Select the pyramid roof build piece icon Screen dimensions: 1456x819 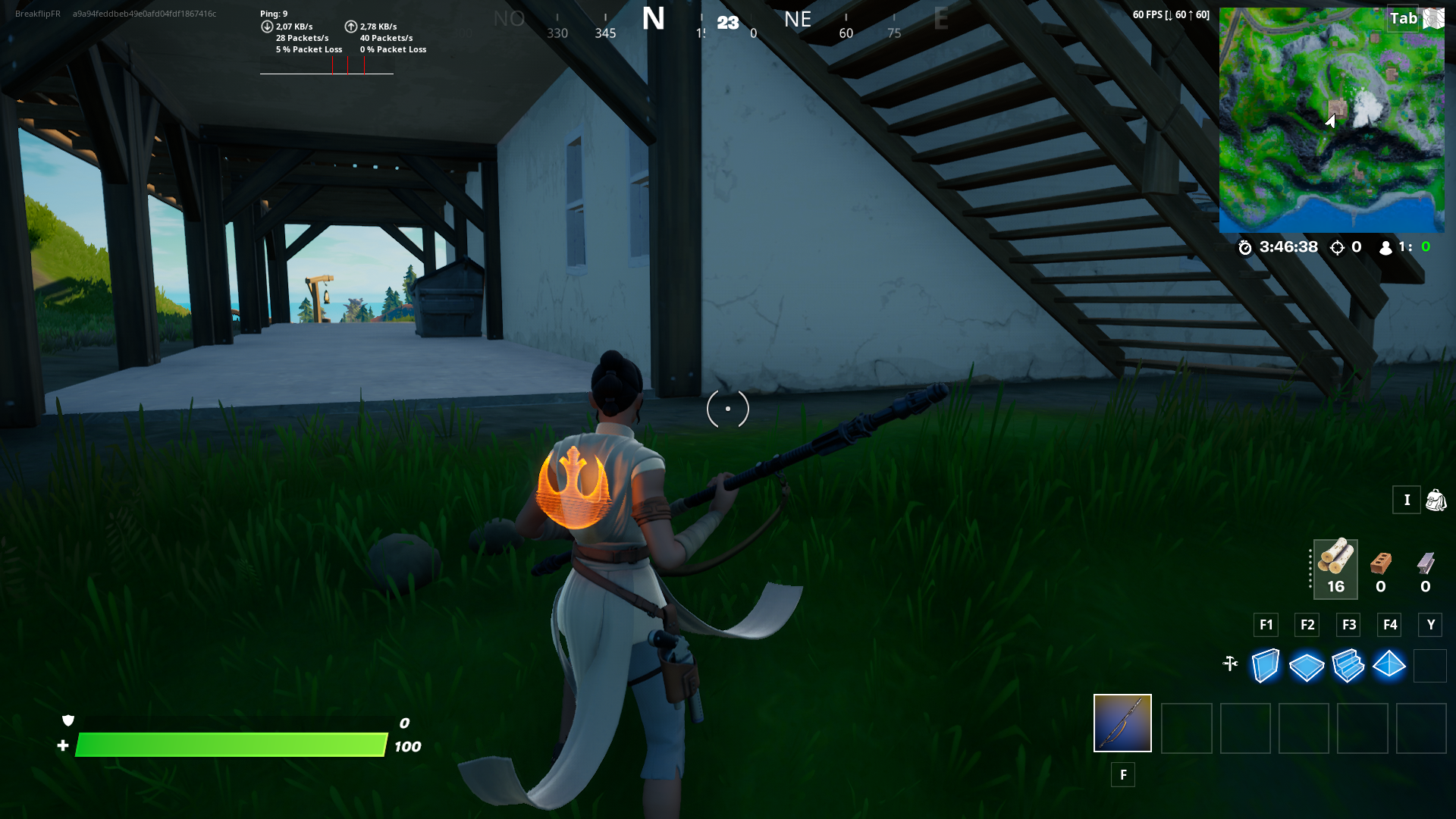pyautogui.click(x=1390, y=665)
